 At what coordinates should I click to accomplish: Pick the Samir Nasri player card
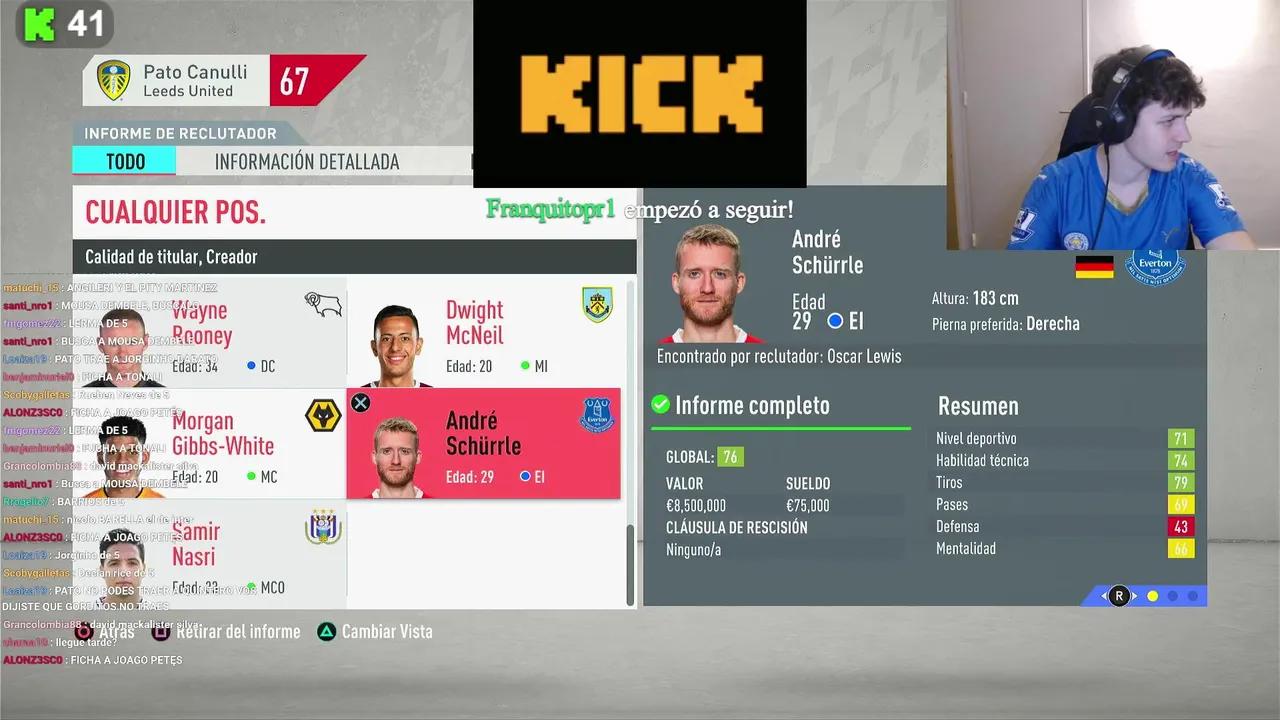[212, 554]
